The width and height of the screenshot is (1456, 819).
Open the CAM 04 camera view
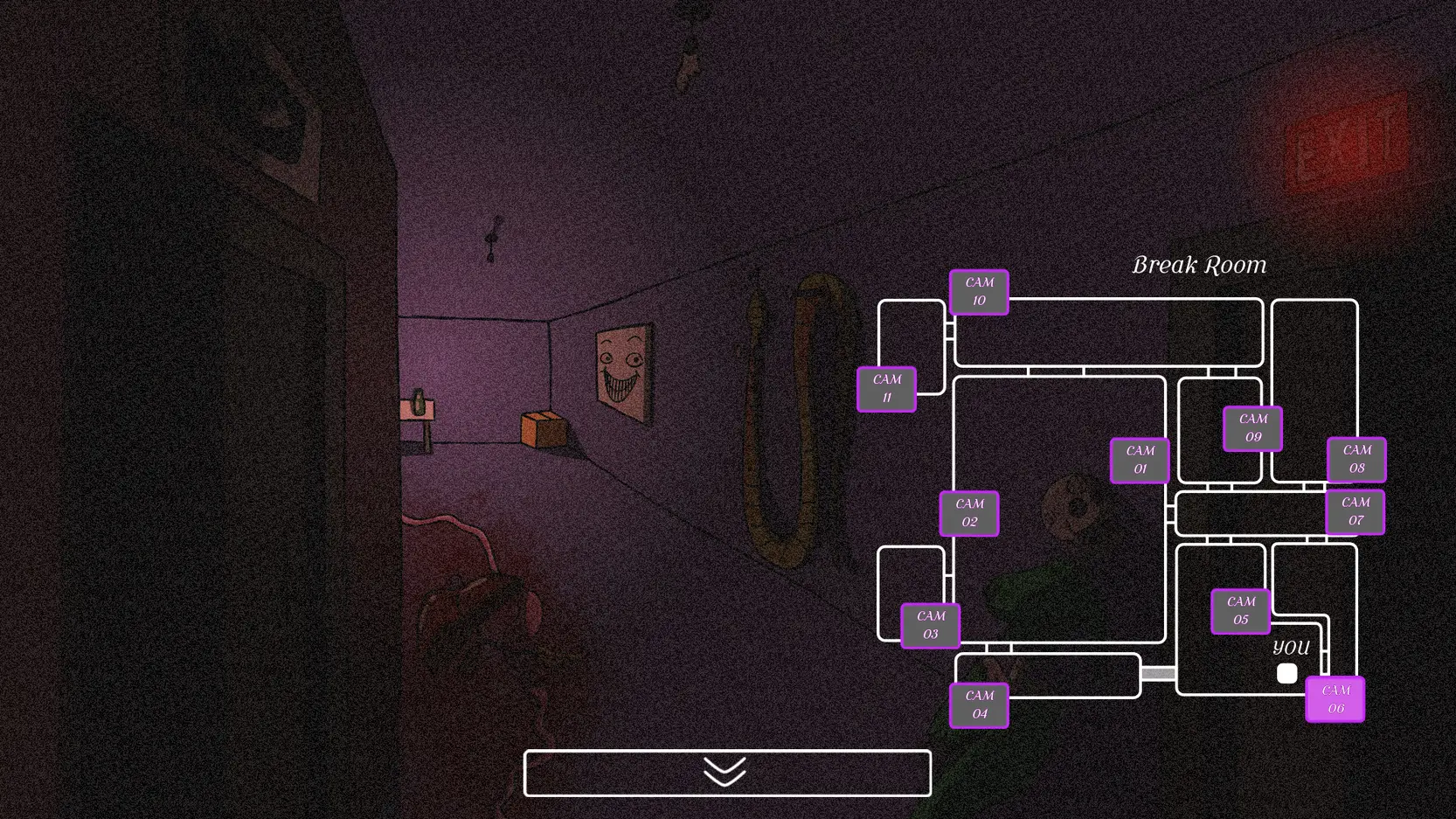click(x=979, y=704)
